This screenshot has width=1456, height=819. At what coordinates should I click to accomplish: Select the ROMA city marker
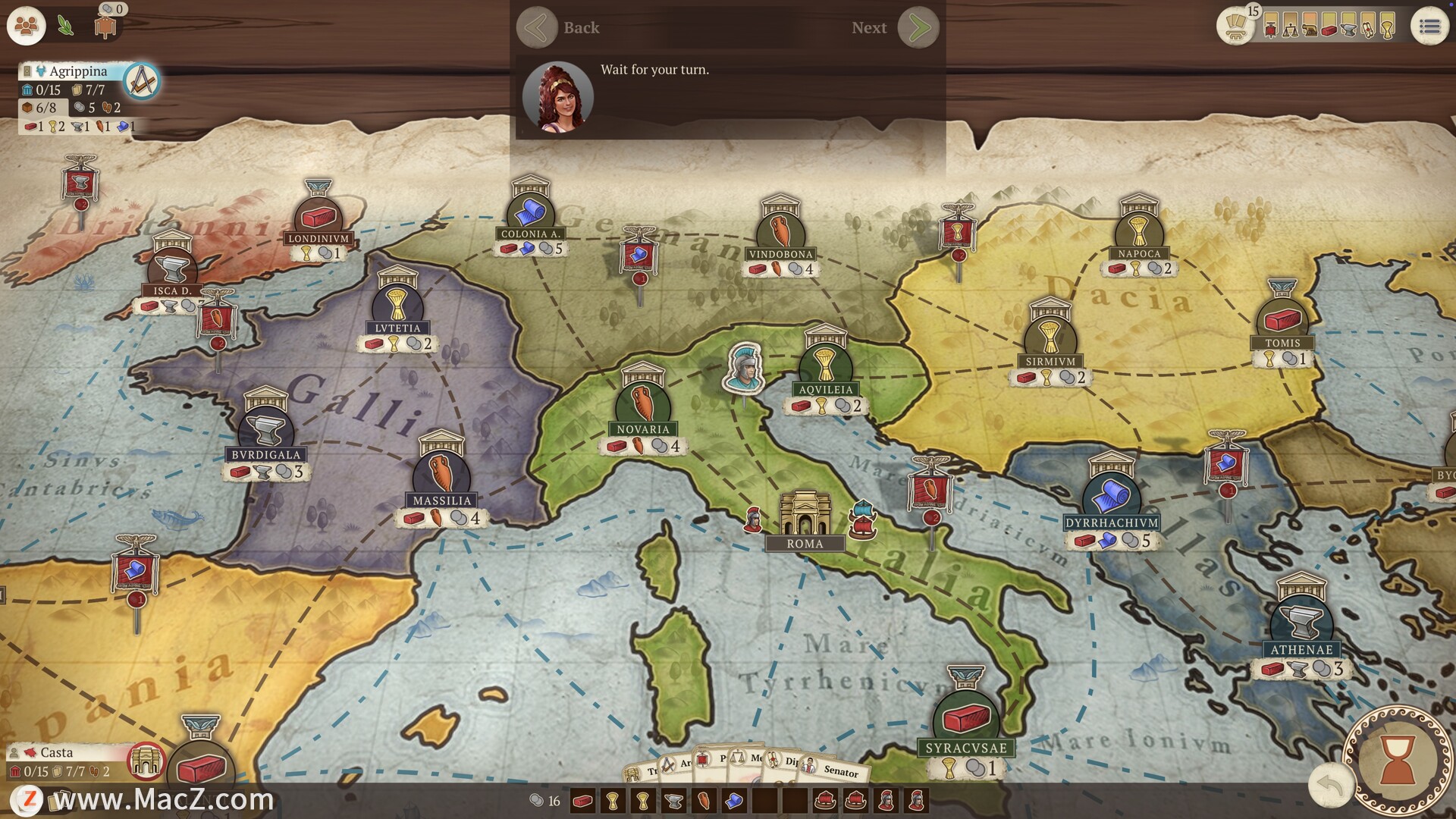tap(804, 520)
